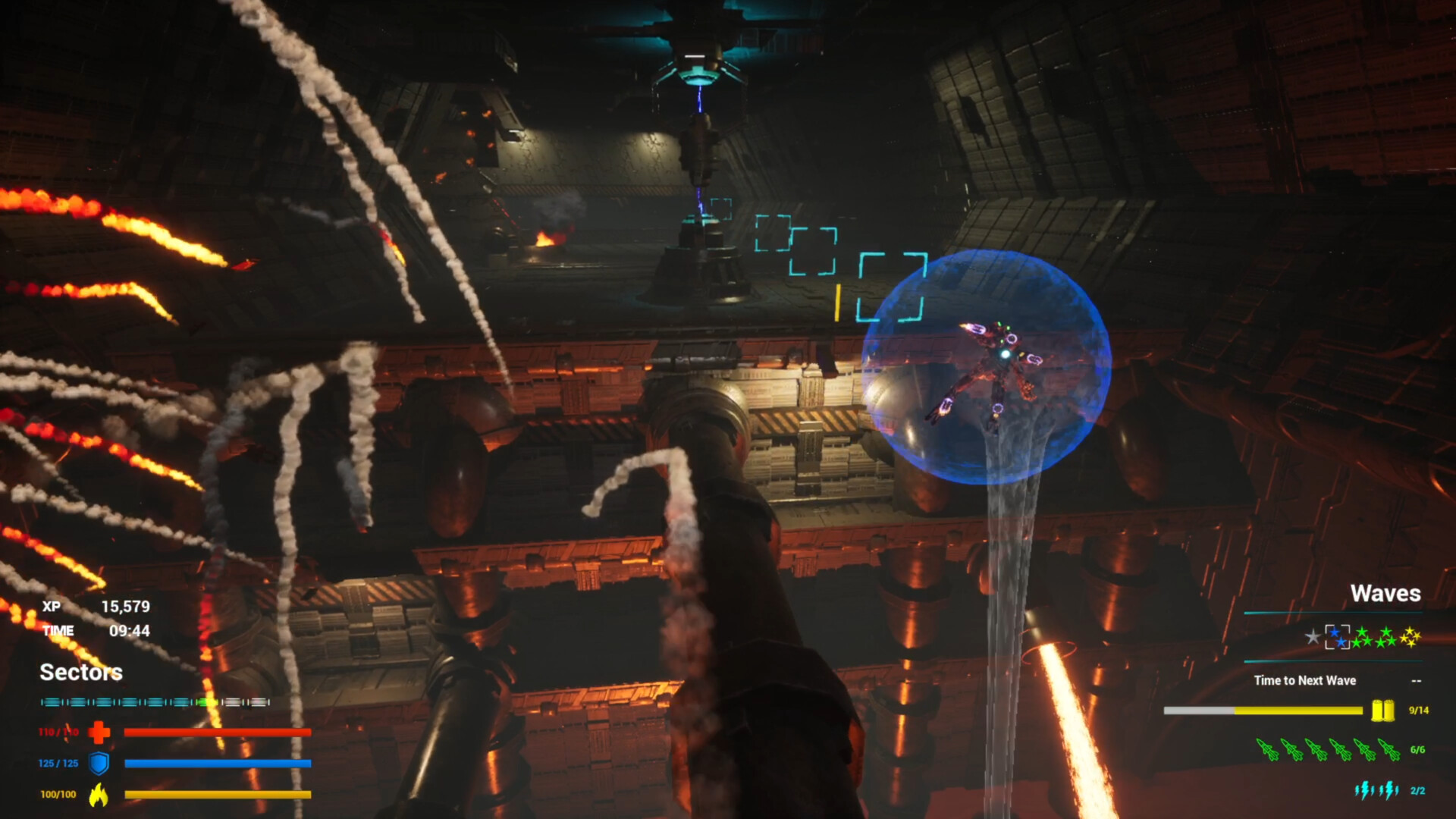Select the XP label
The image size is (1456, 819).
pos(52,607)
